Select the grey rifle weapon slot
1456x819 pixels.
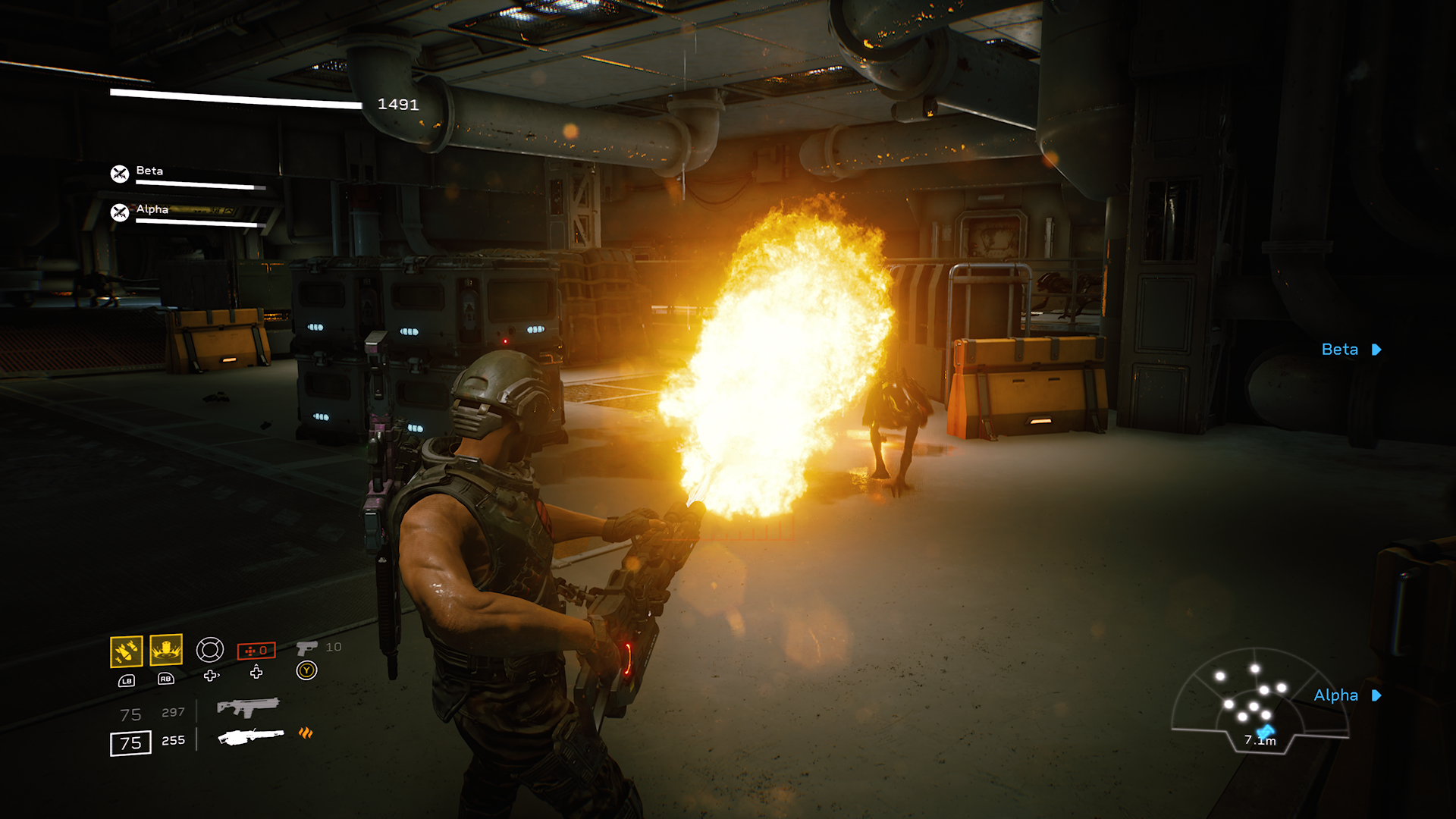pos(248,708)
